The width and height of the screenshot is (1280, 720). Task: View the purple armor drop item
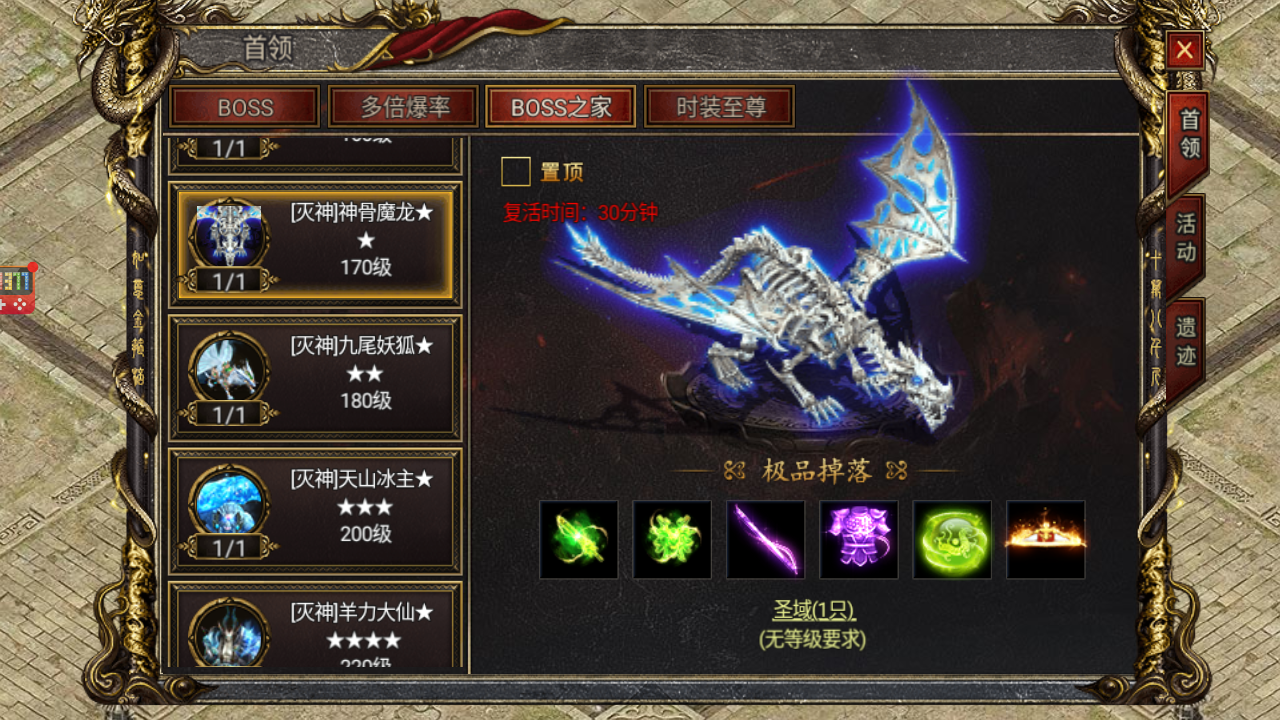coord(859,541)
